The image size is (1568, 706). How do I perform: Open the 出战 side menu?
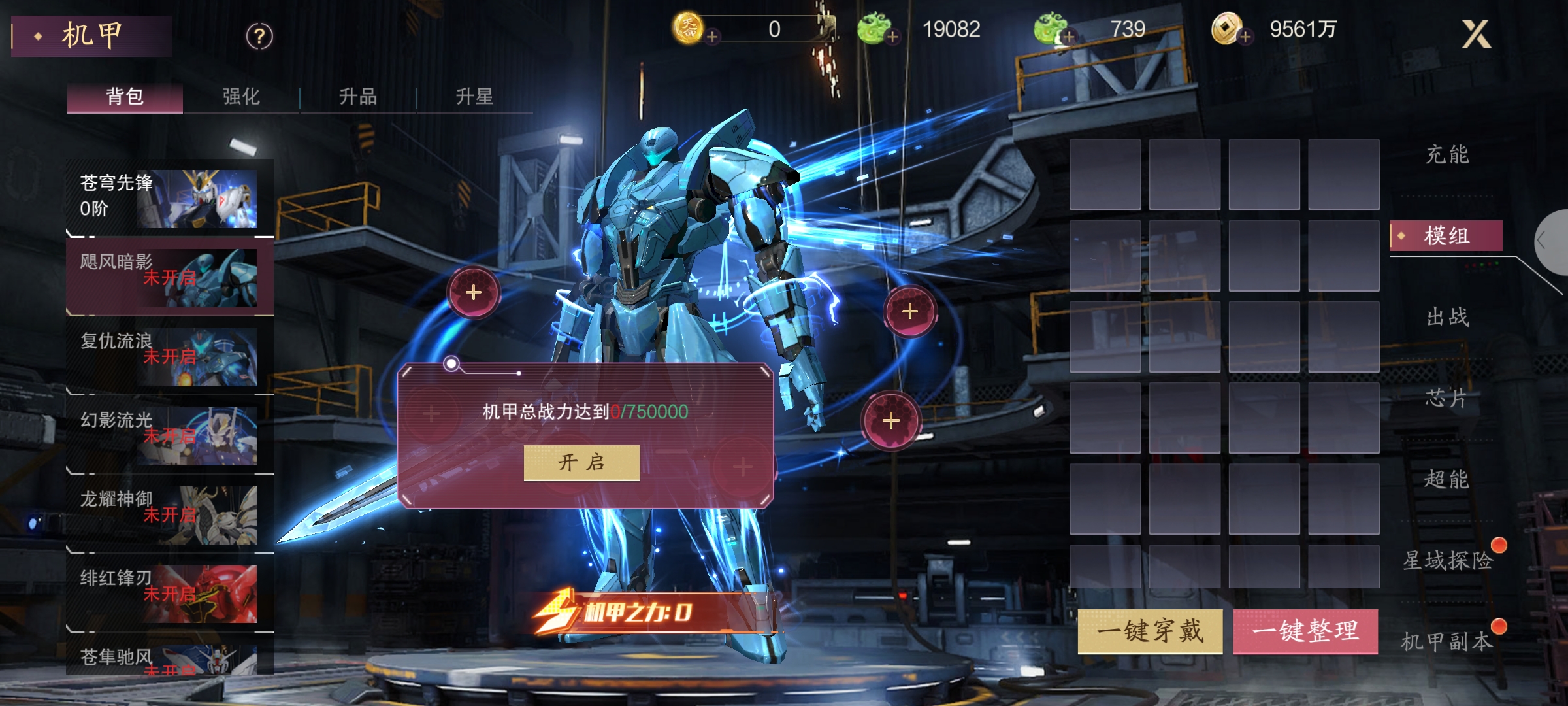[x=1446, y=317]
